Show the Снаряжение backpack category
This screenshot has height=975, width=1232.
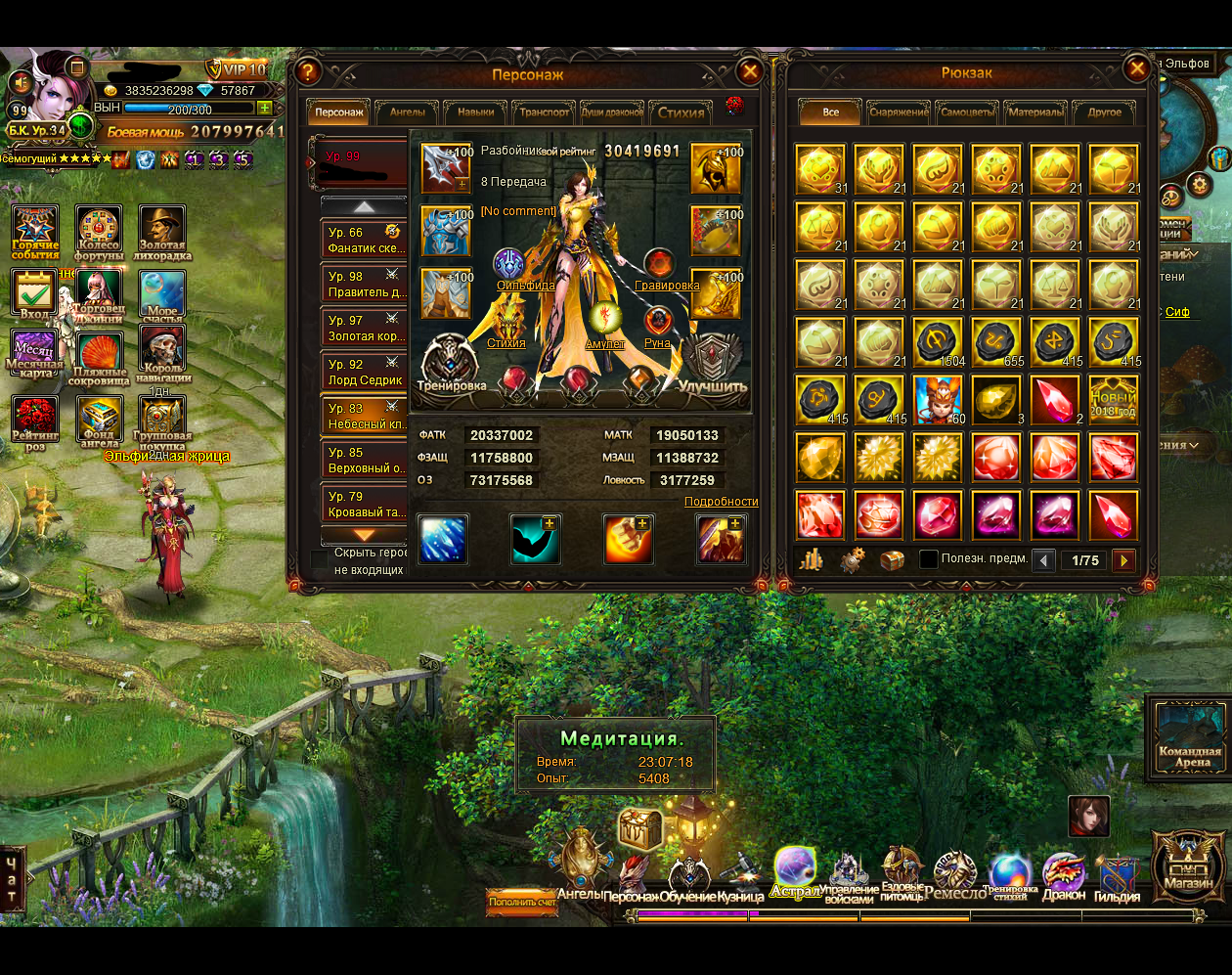899,112
